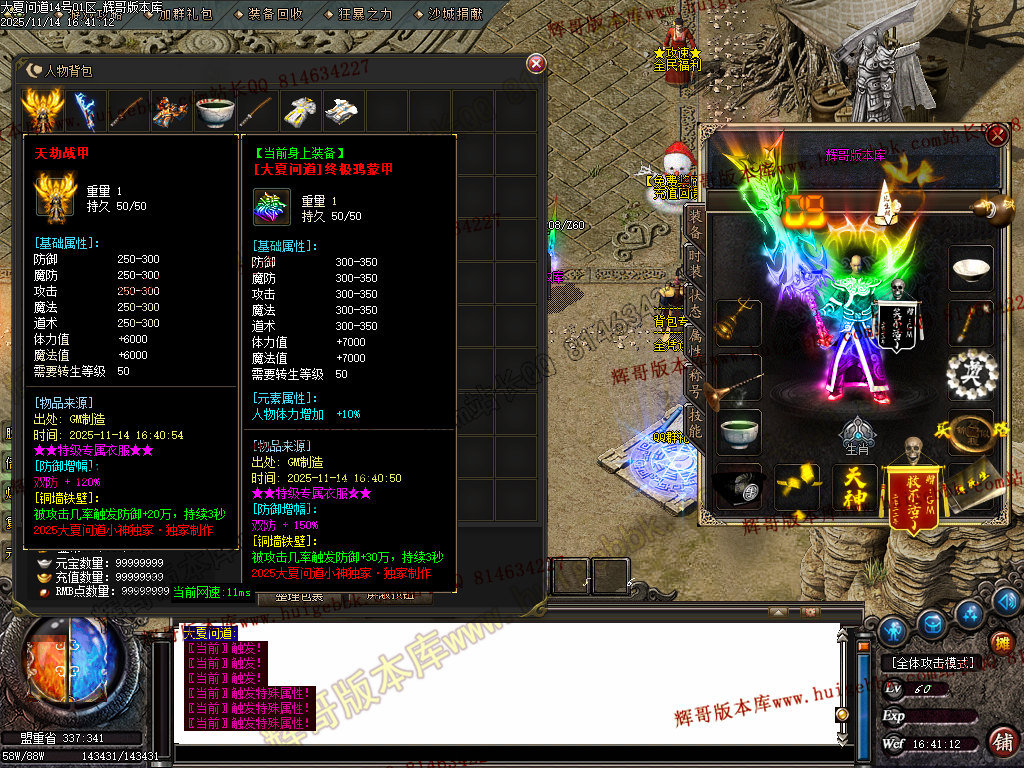
Task: Switch to the 属性 tab
Action: (x=695, y=341)
